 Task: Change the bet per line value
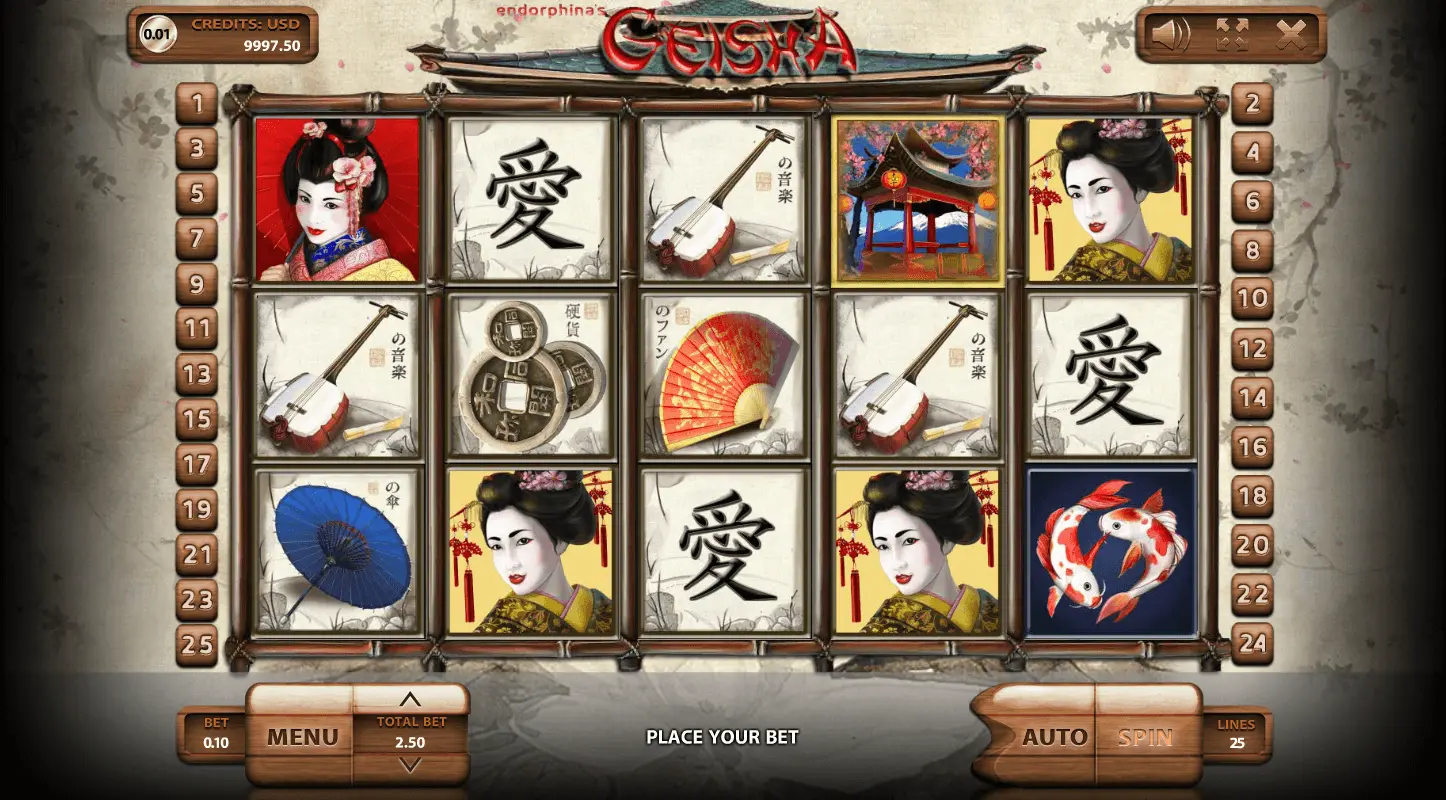(x=215, y=734)
